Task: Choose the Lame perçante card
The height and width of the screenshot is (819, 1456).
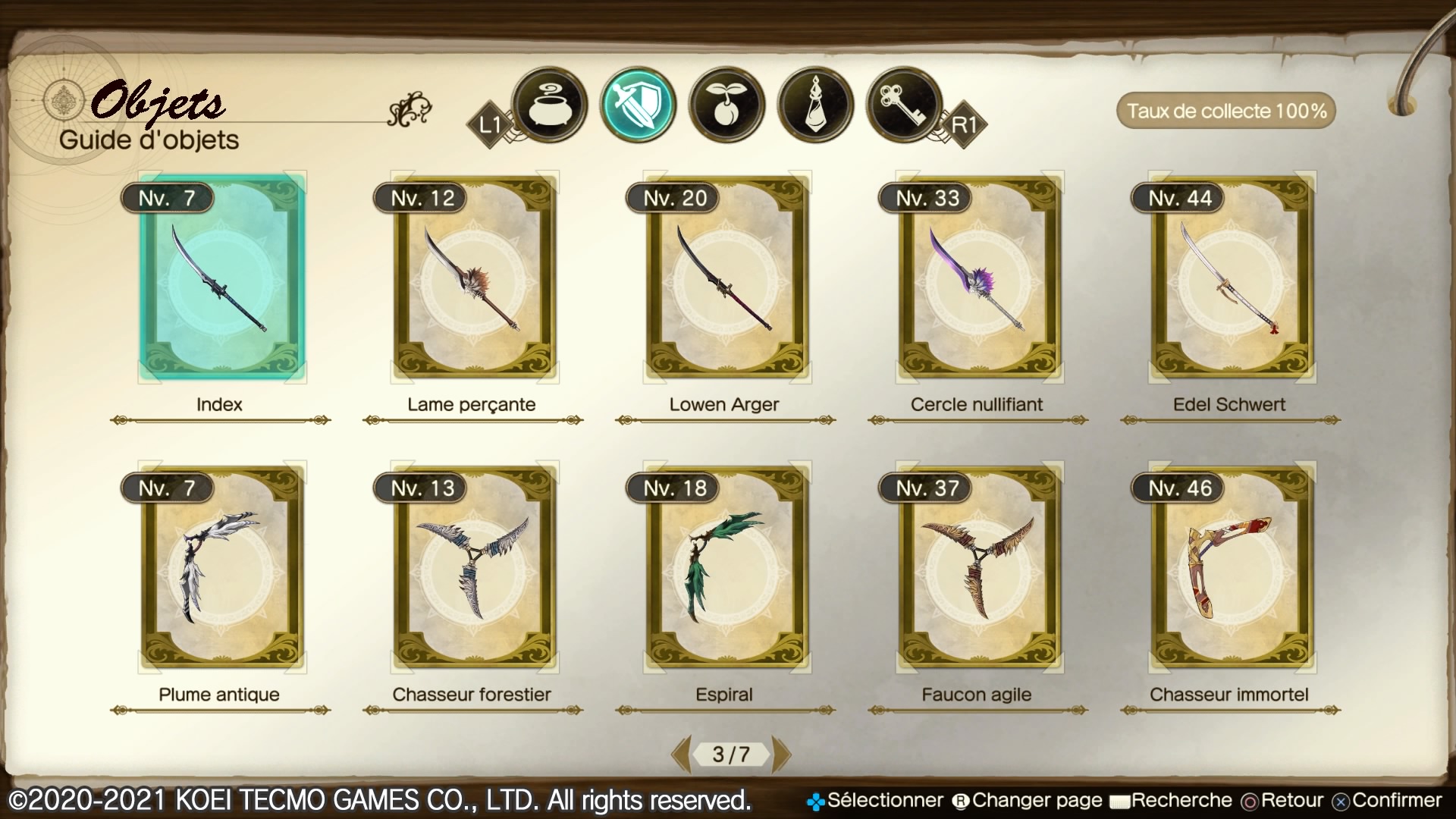Action: coord(474,278)
